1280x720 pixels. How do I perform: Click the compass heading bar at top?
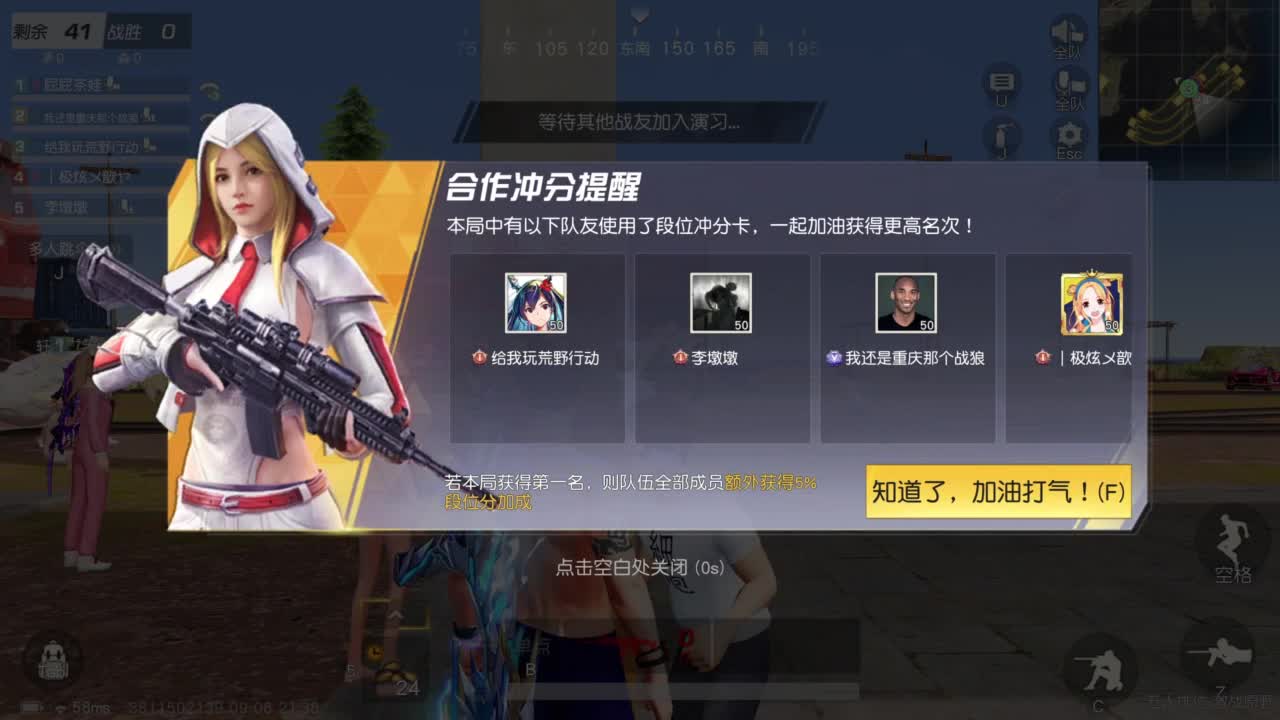640,45
